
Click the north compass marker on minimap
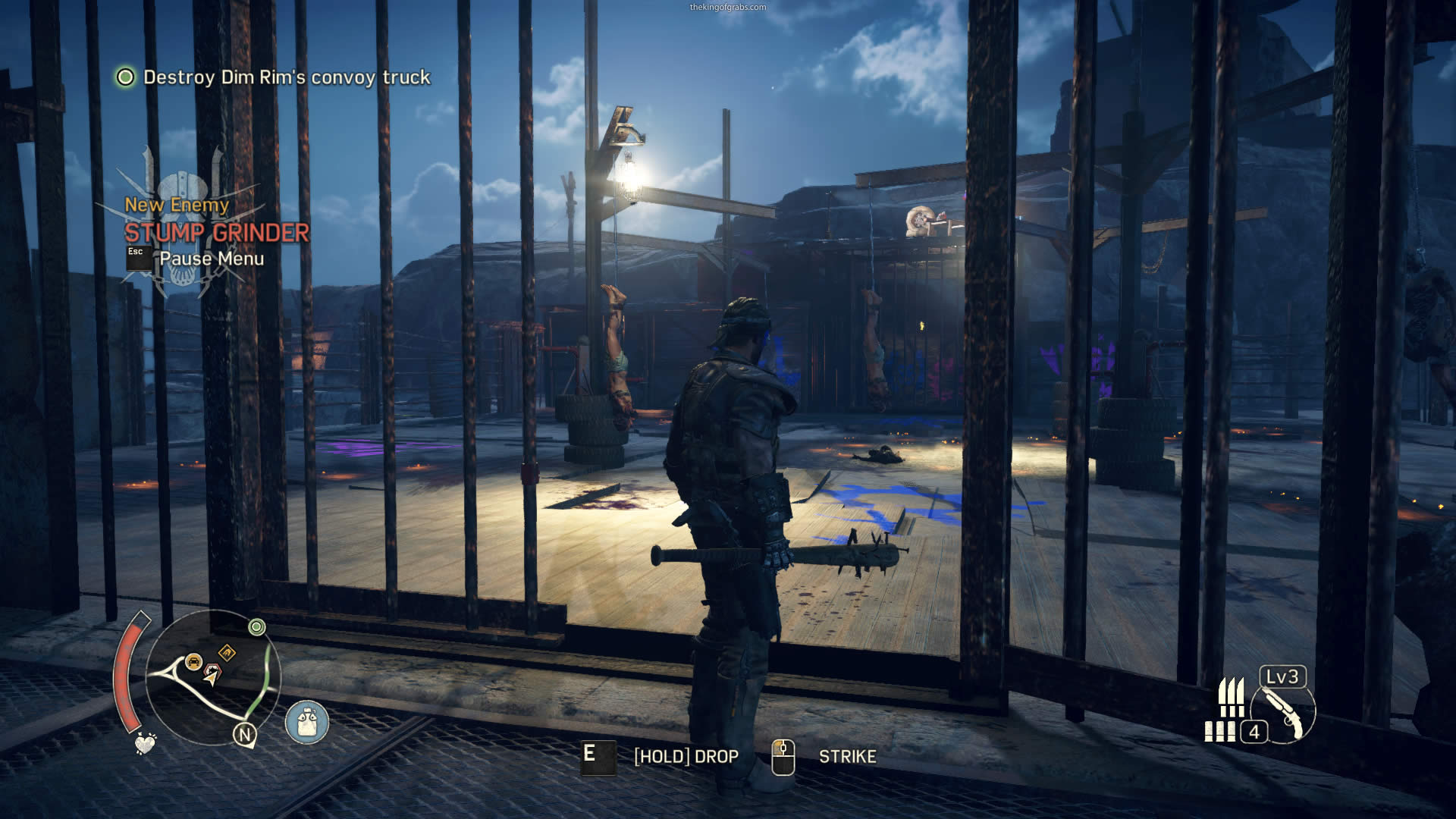coord(245,734)
